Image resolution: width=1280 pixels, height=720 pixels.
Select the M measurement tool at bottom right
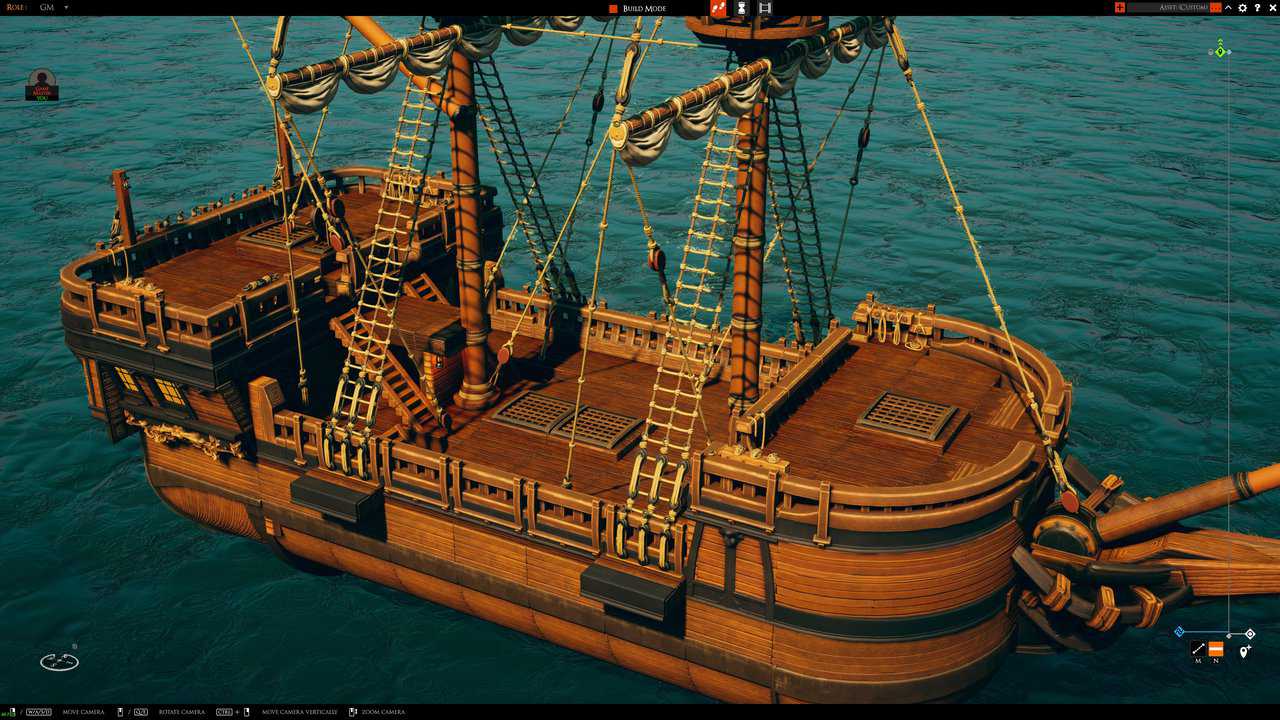(x=1198, y=648)
